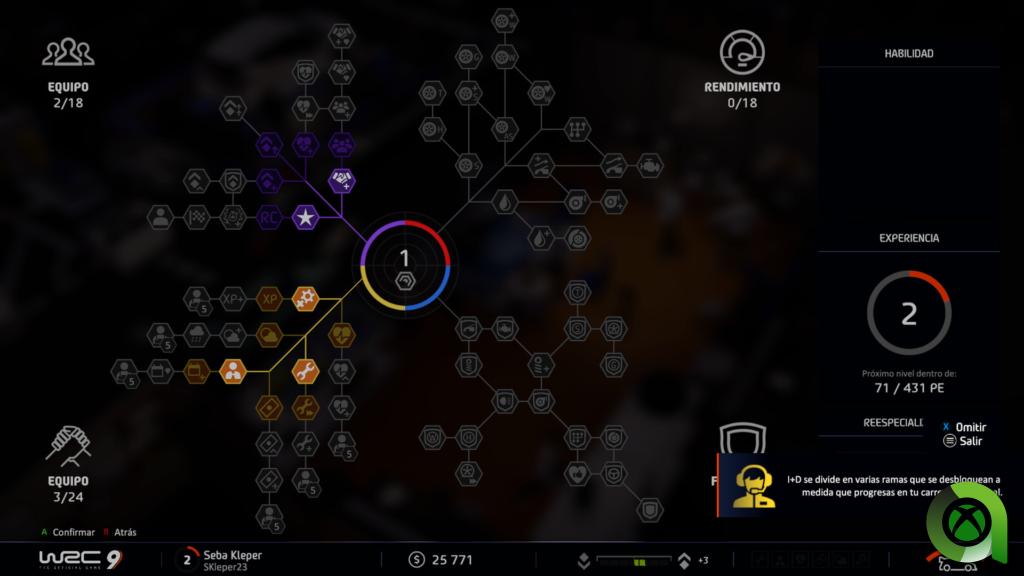Select the oil drop skill node
Screen dimensions: 1024x576
(x=503, y=201)
